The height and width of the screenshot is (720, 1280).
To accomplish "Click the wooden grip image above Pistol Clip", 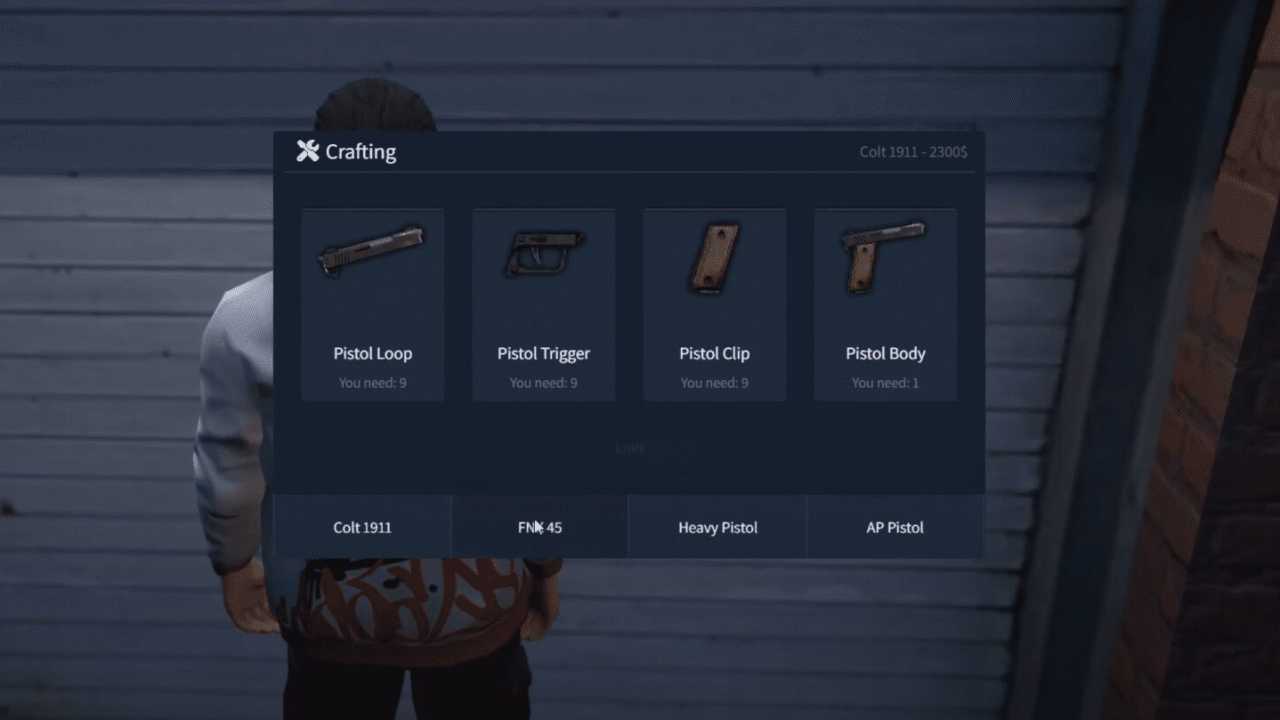I will click(714, 258).
